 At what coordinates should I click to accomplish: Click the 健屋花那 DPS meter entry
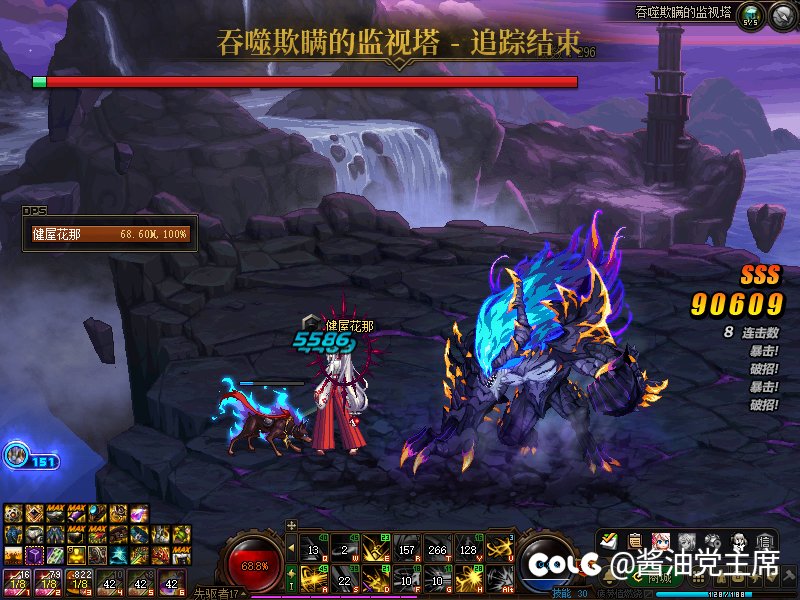pos(109,235)
